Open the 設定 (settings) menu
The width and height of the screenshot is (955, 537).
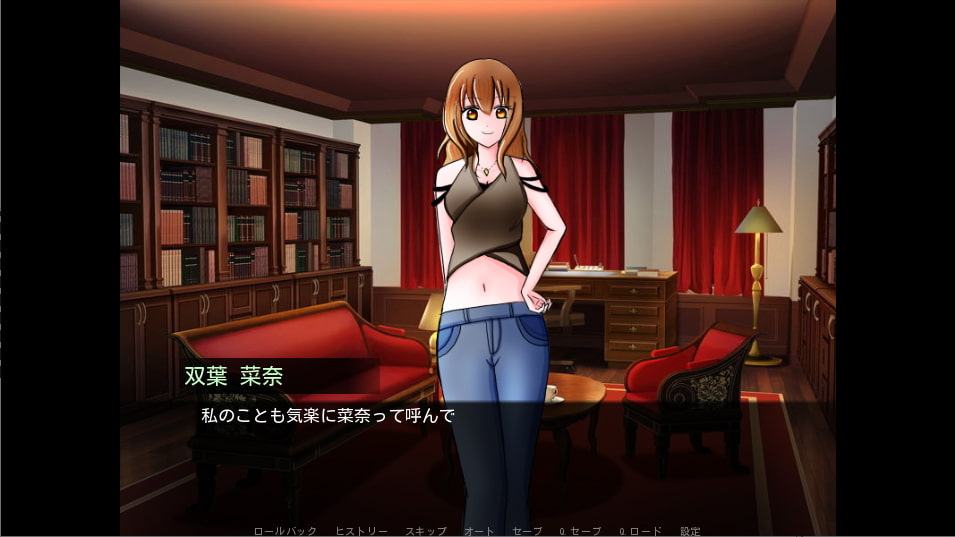[690, 531]
